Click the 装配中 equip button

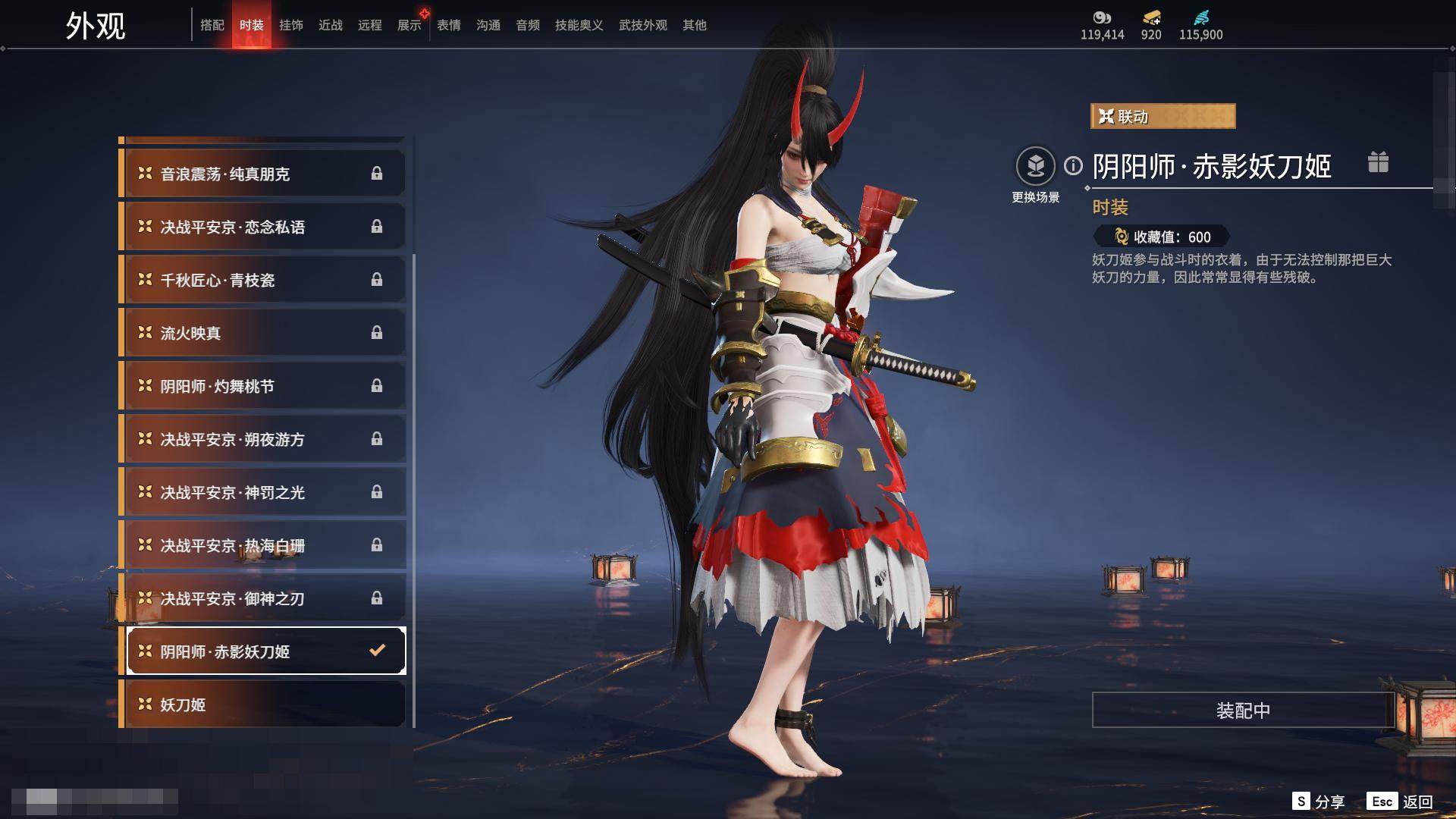click(1243, 710)
